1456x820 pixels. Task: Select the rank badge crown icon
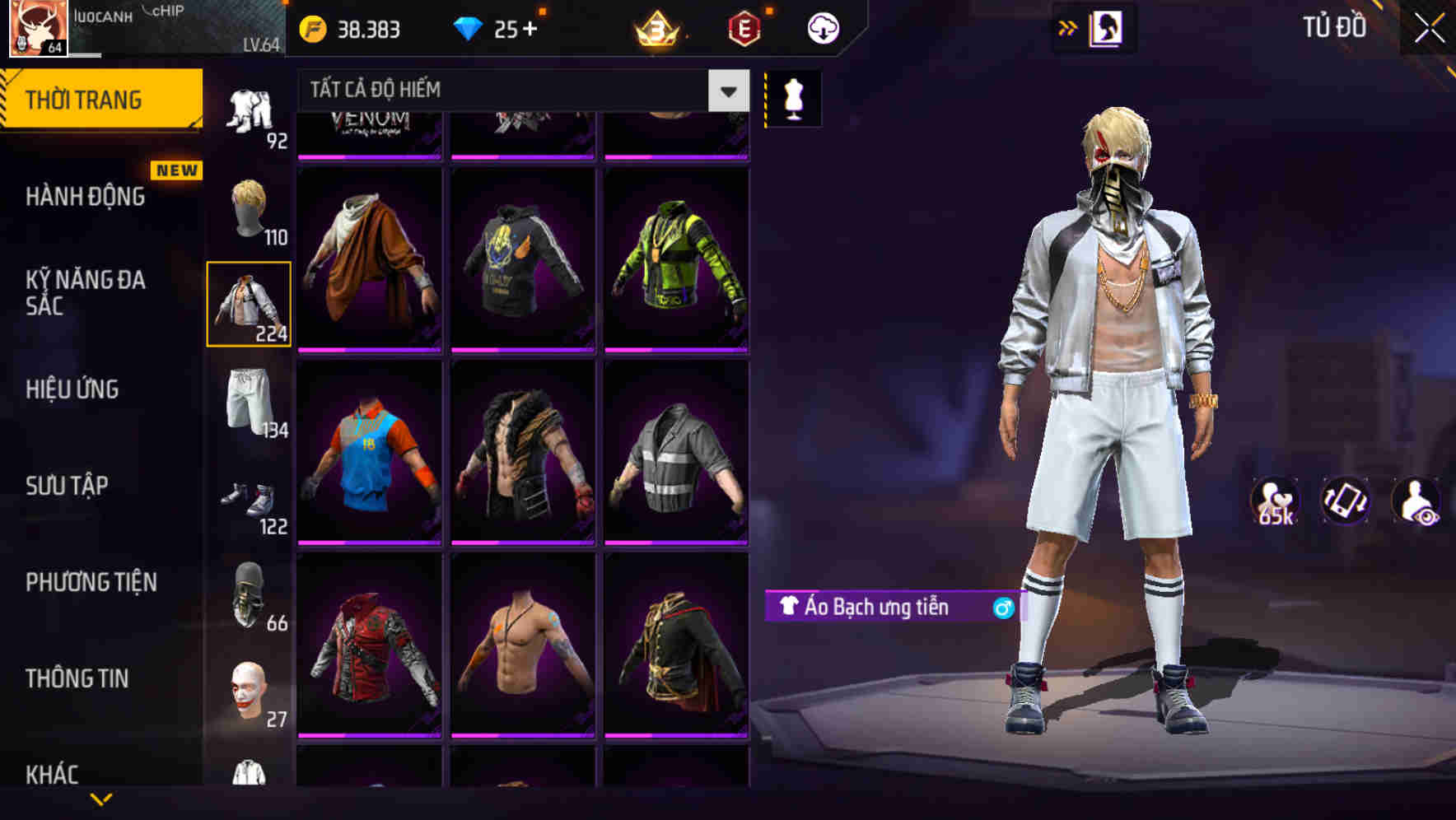(x=655, y=29)
